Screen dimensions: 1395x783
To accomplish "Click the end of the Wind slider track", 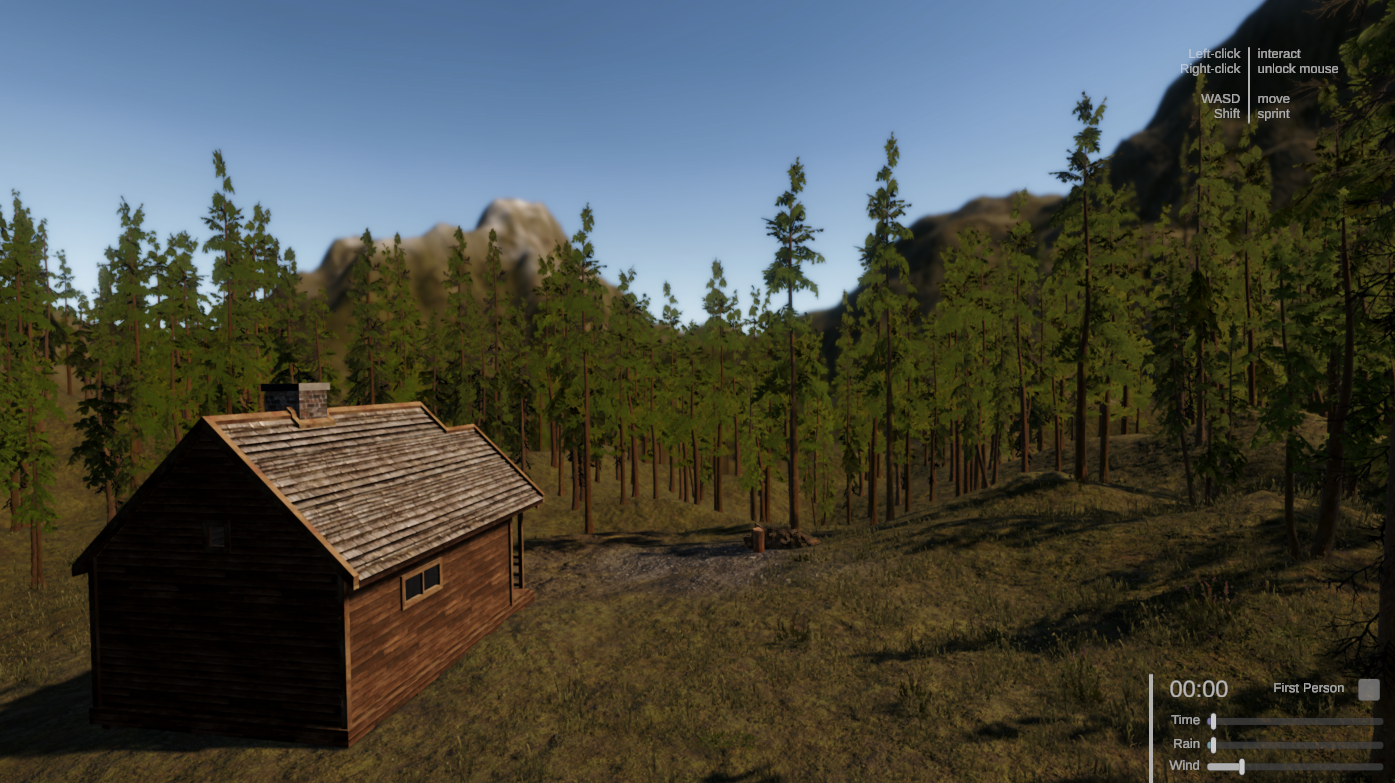I will (1380, 766).
